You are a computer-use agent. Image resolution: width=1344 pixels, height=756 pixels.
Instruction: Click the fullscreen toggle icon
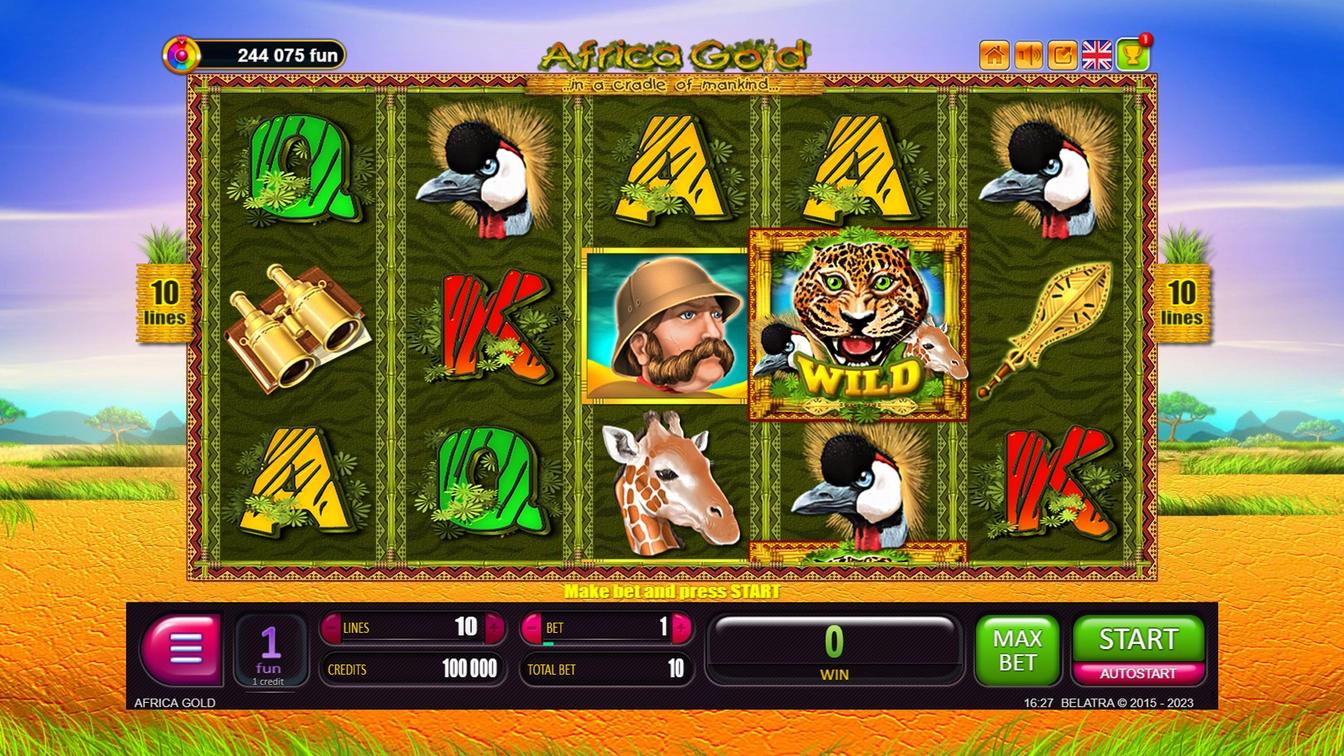1062,55
